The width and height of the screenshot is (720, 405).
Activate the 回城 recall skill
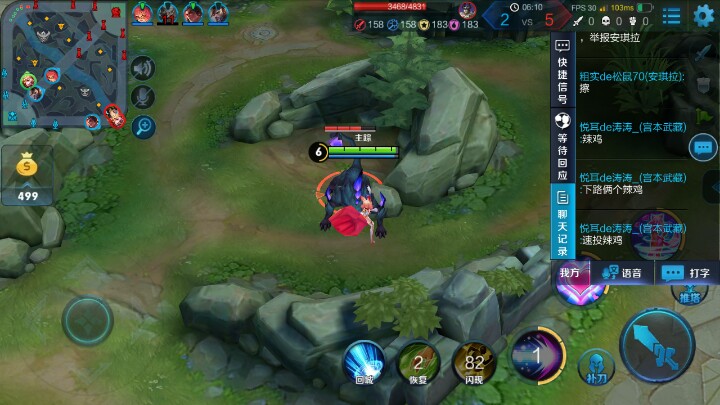[x=364, y=360]
